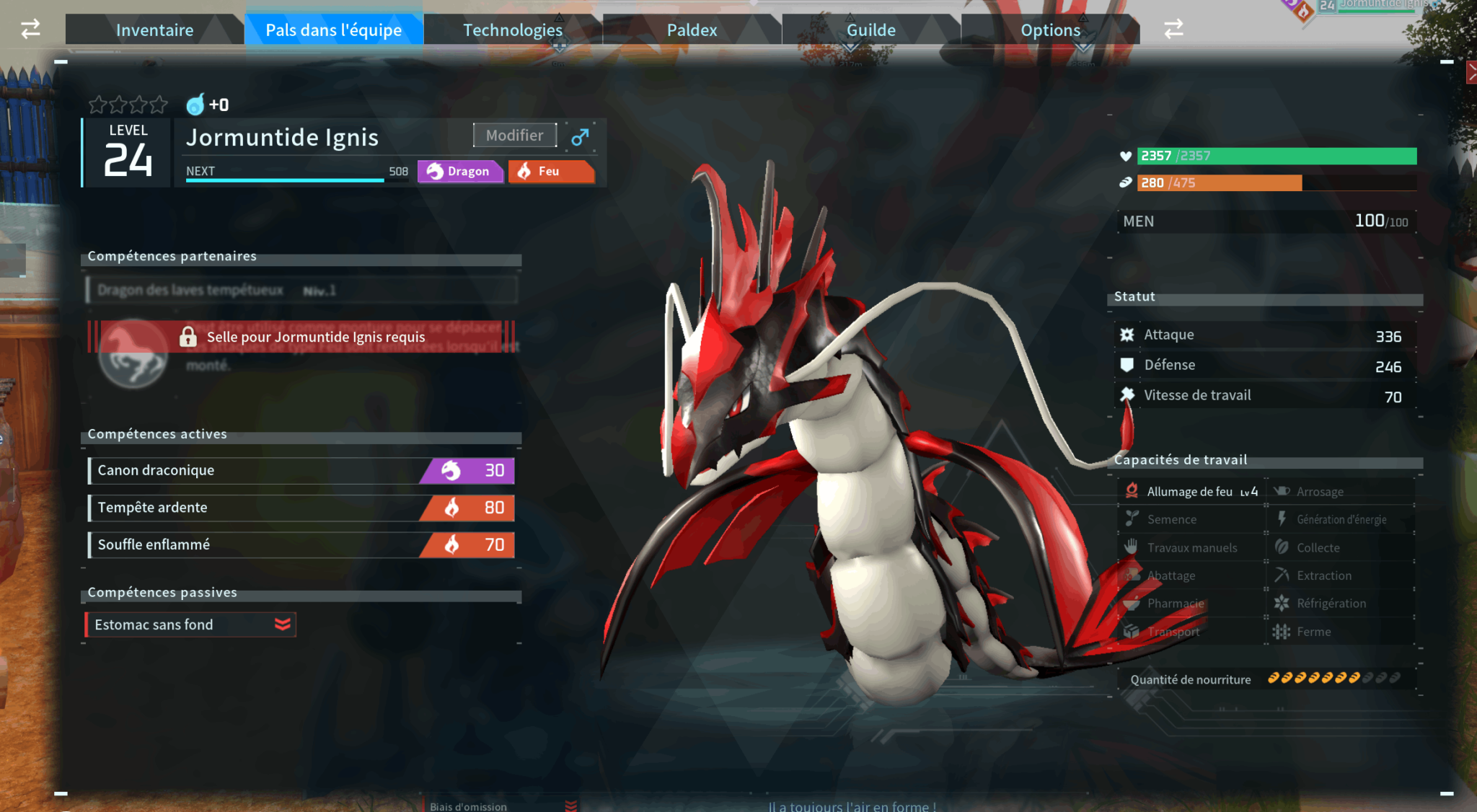
Task: Click the Modifier name button
Action: coord(514,136)
